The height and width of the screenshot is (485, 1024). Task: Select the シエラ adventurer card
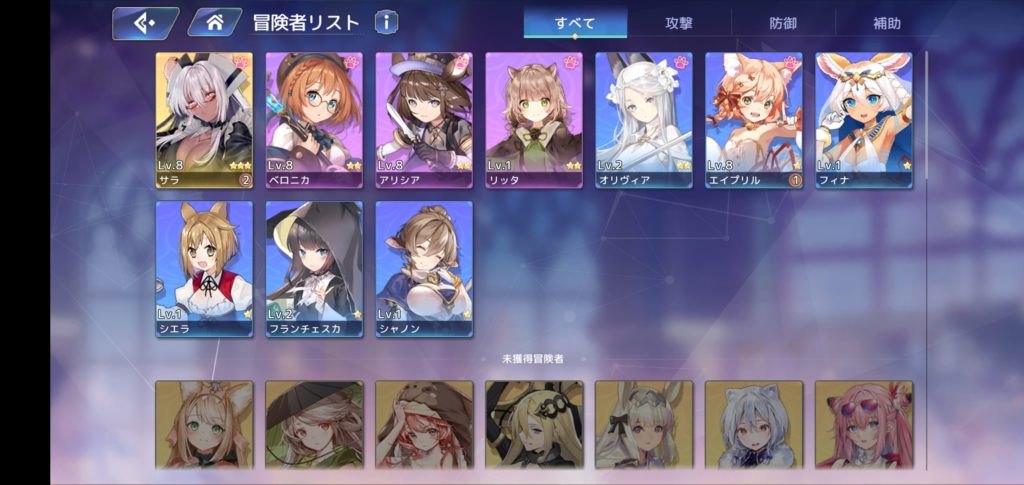click(x=204, y=268)
